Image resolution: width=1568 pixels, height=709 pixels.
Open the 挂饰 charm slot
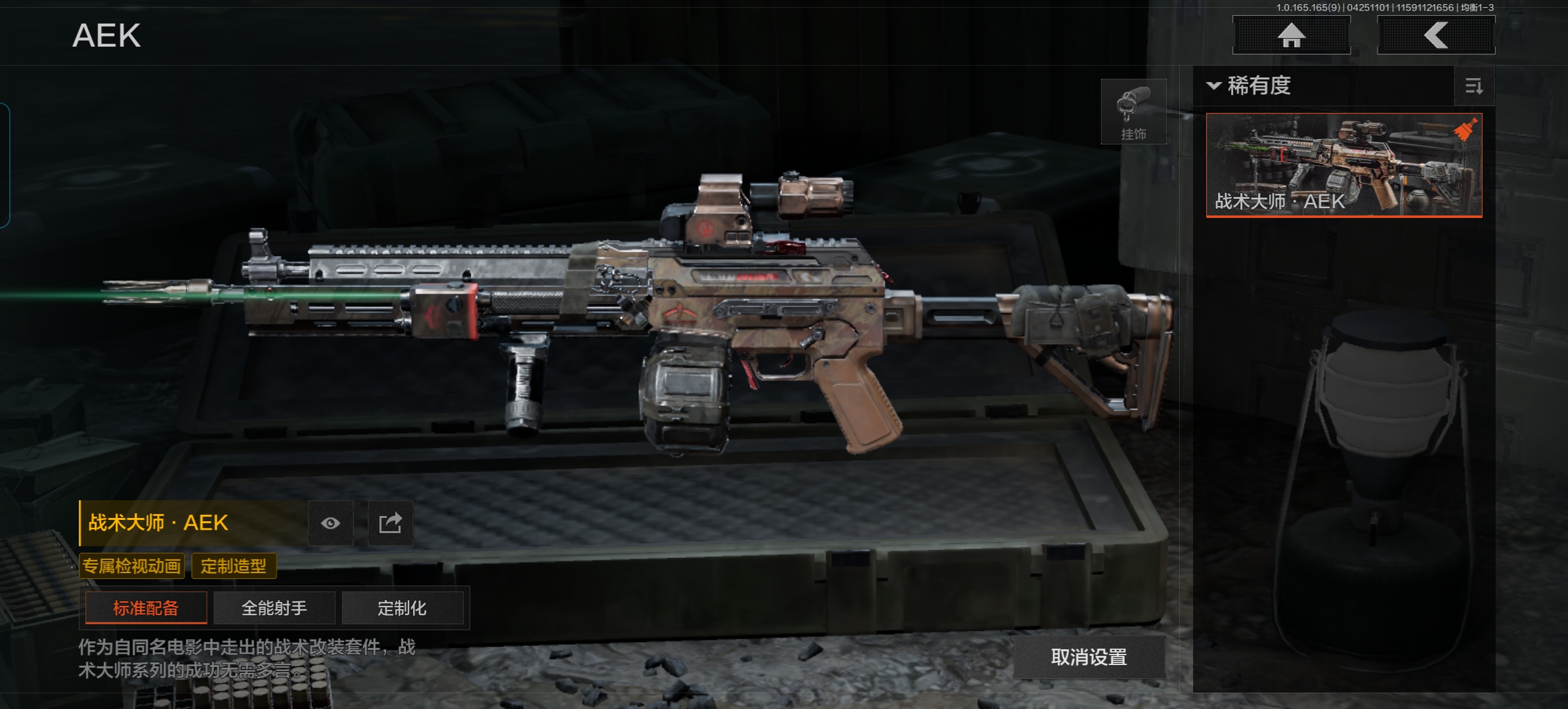pos(1133,112)
